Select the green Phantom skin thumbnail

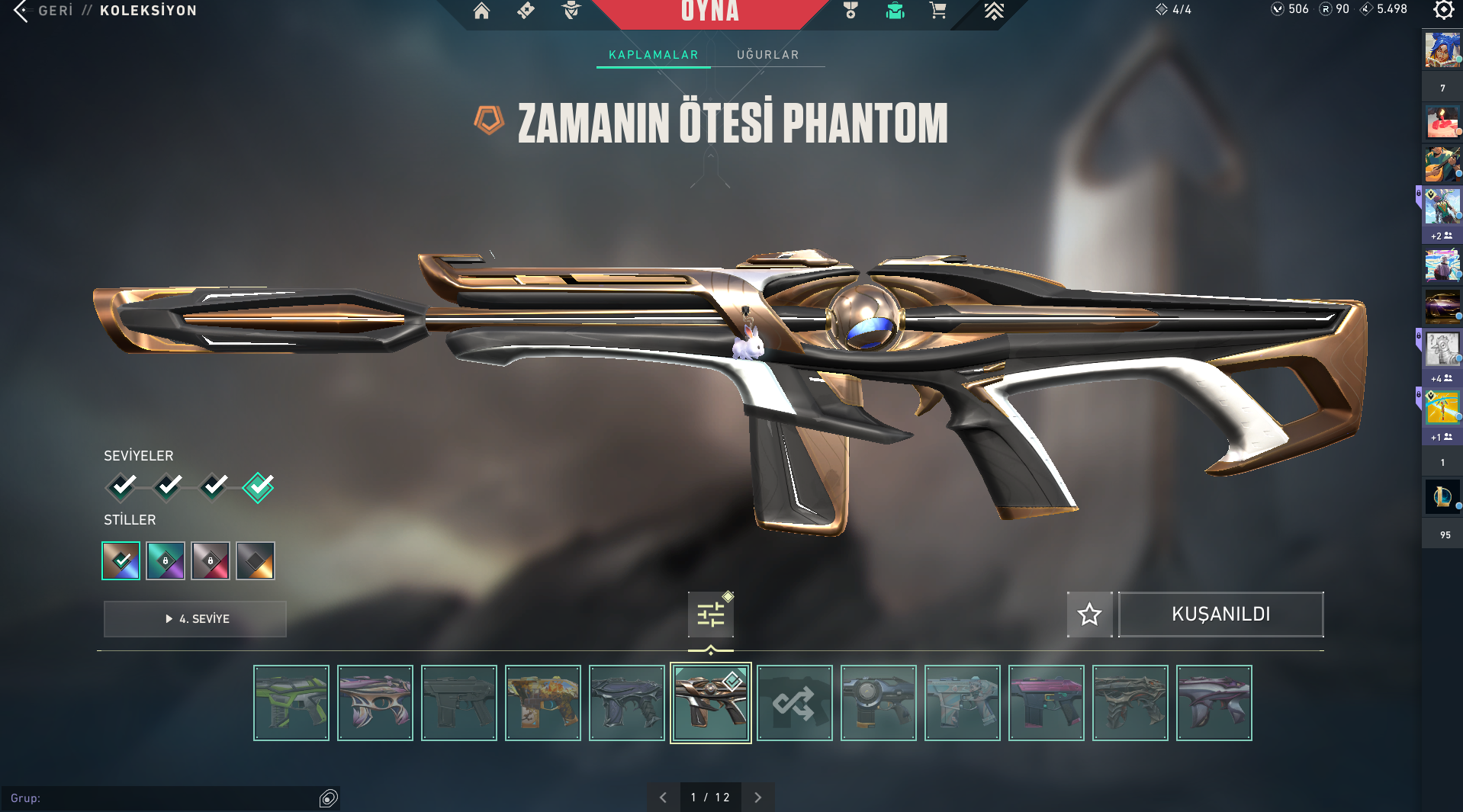[x=291, y=703]
